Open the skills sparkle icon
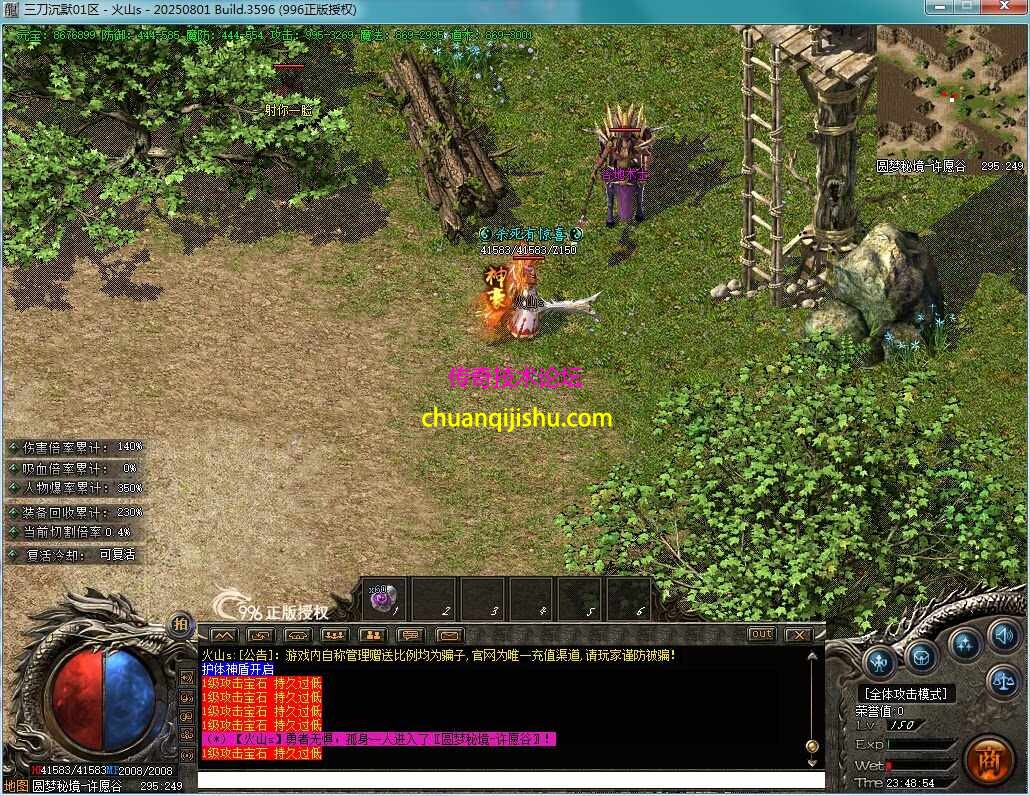 pos(964,643)
